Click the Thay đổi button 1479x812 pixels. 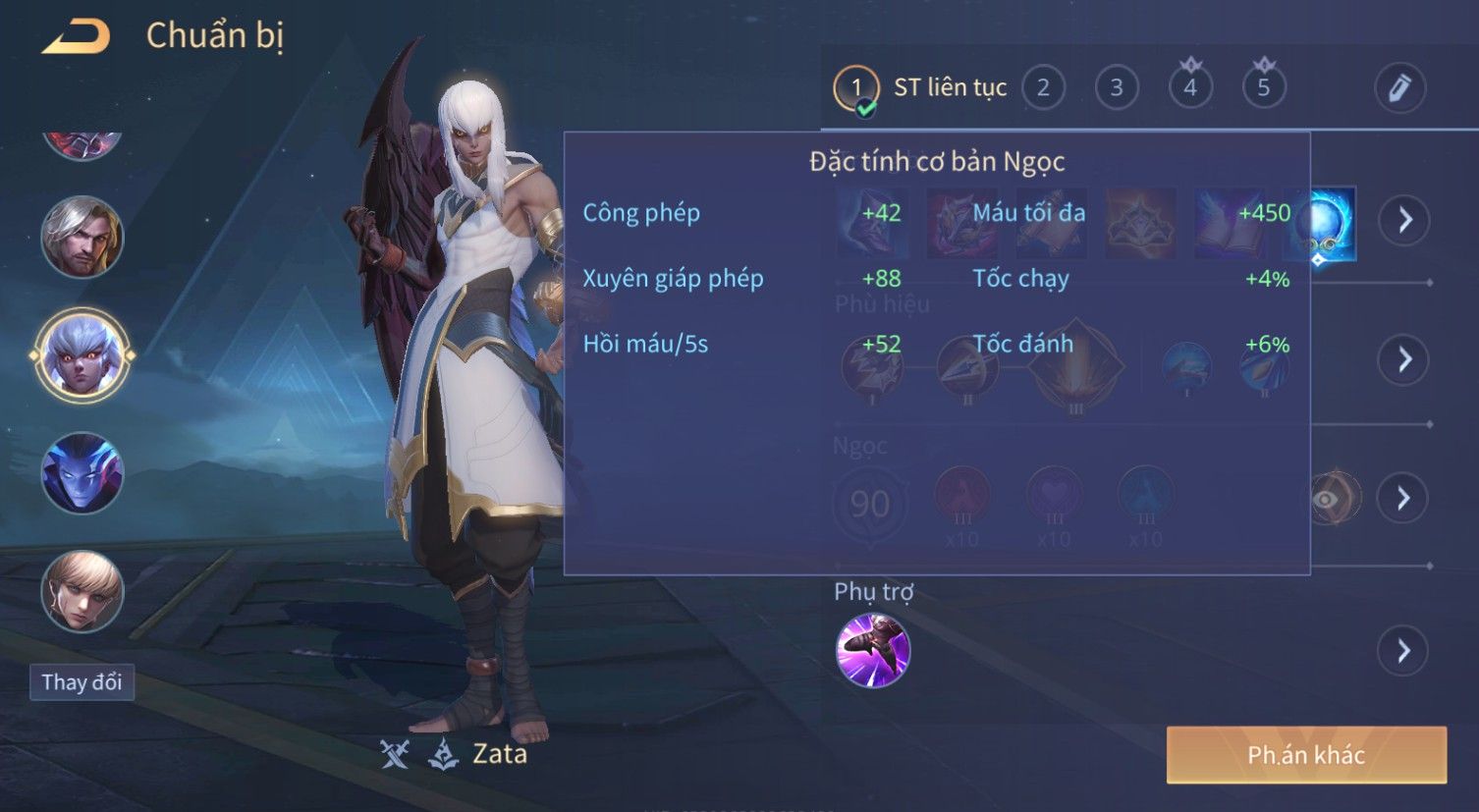click(x=82, y=682)
